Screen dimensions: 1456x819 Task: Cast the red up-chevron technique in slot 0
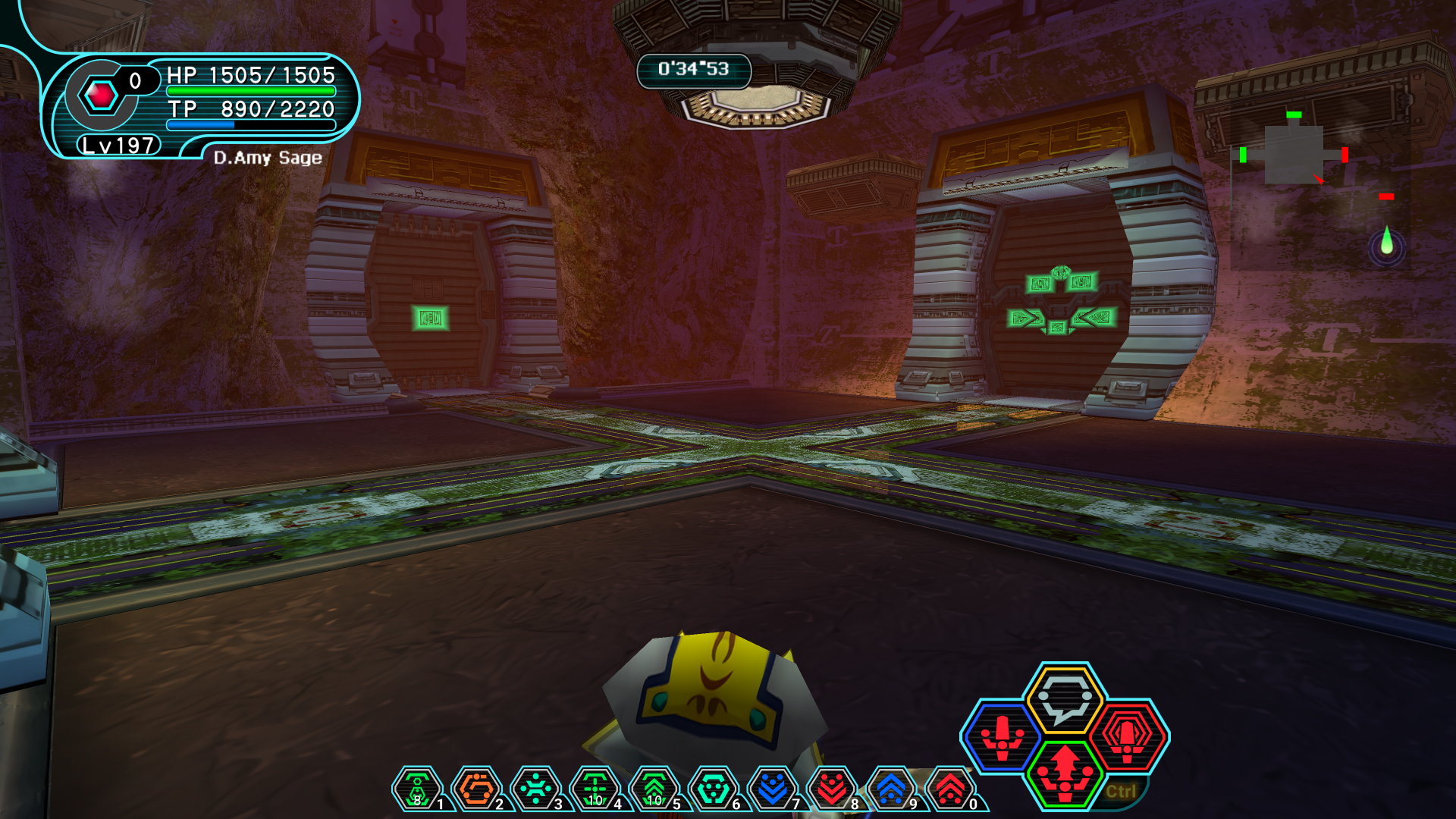coord(949,789)
